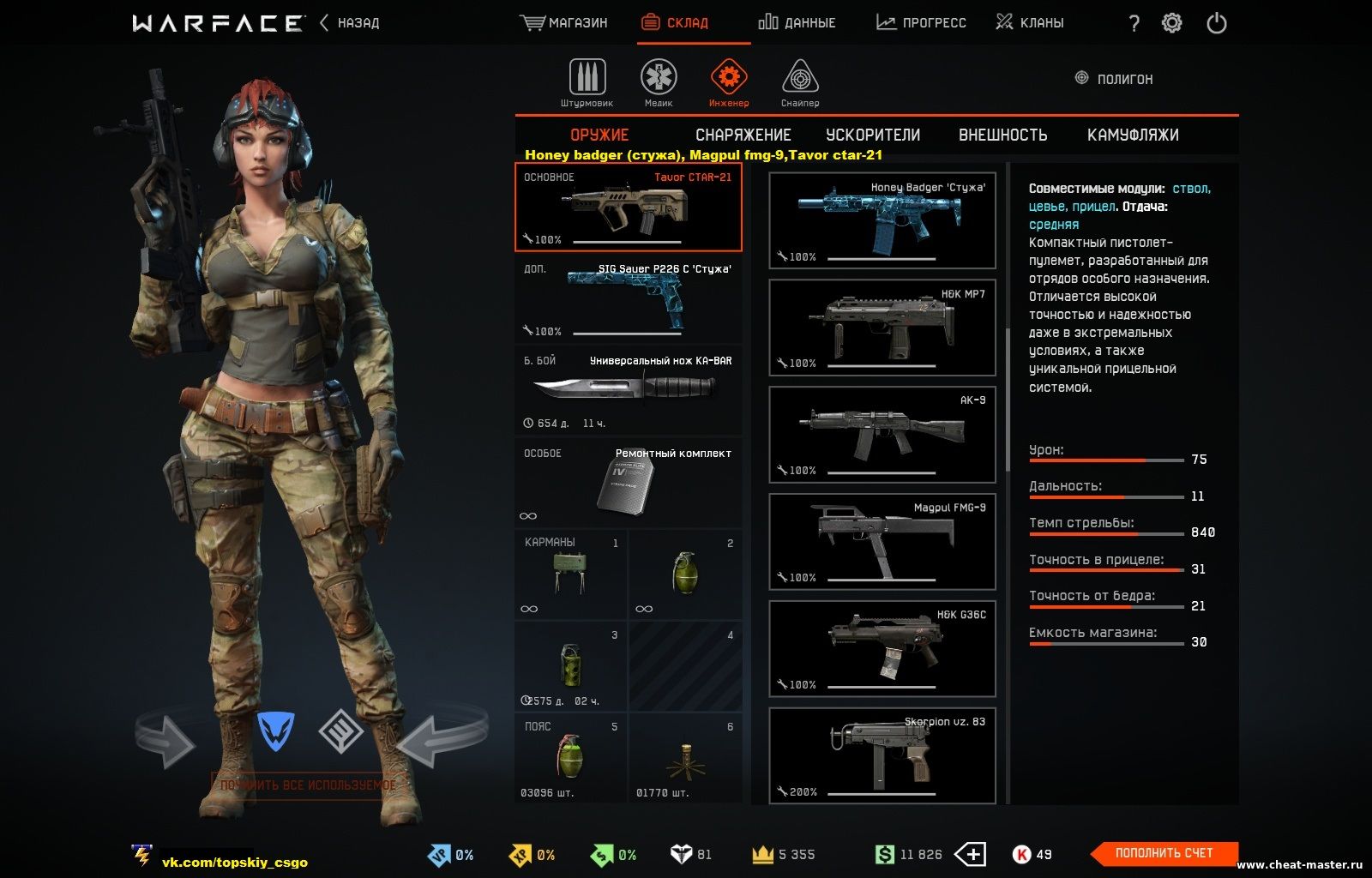Screen dimensions: 1372x878
Task: Open the МАГАЗИН shop menu
Action: [564, 23]
